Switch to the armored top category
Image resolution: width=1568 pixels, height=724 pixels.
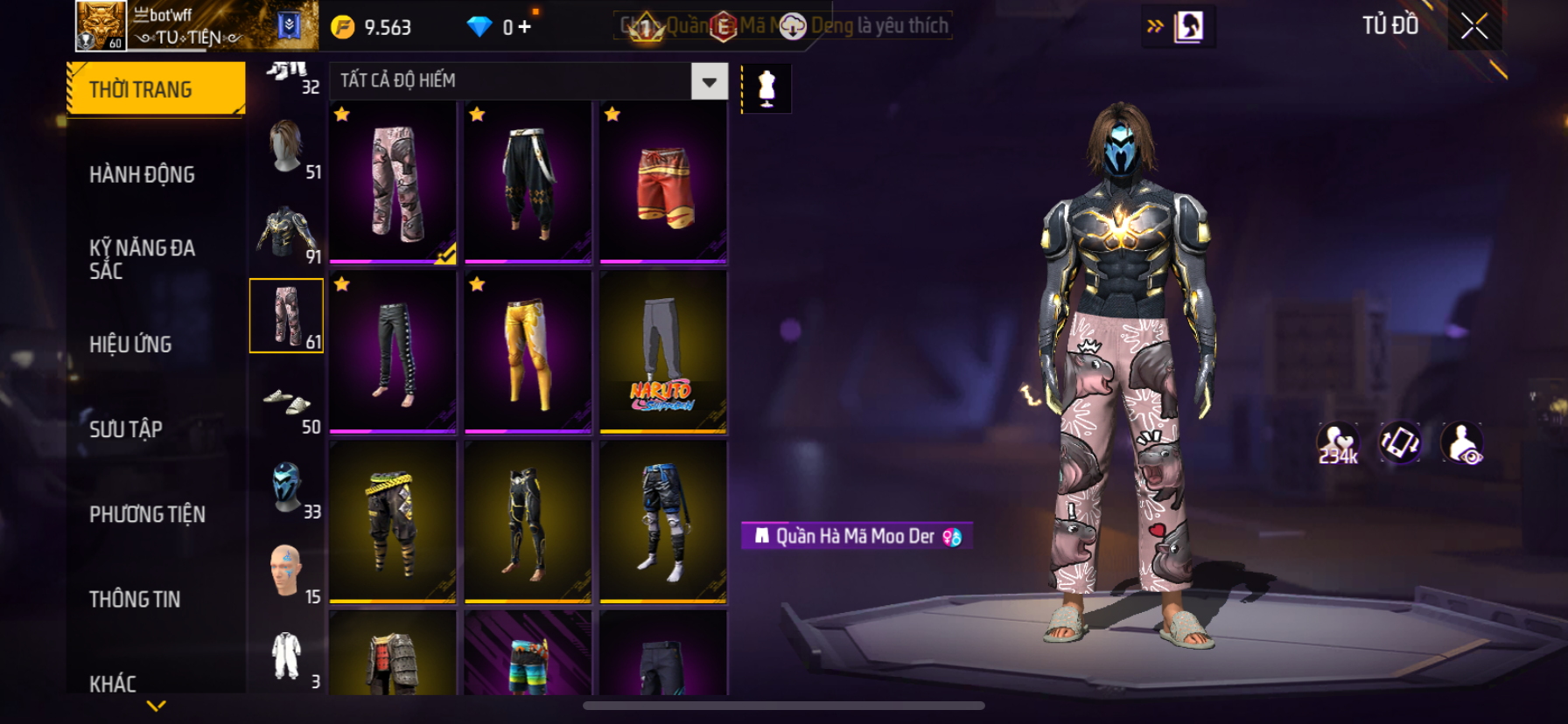click(x=286, y=232)
